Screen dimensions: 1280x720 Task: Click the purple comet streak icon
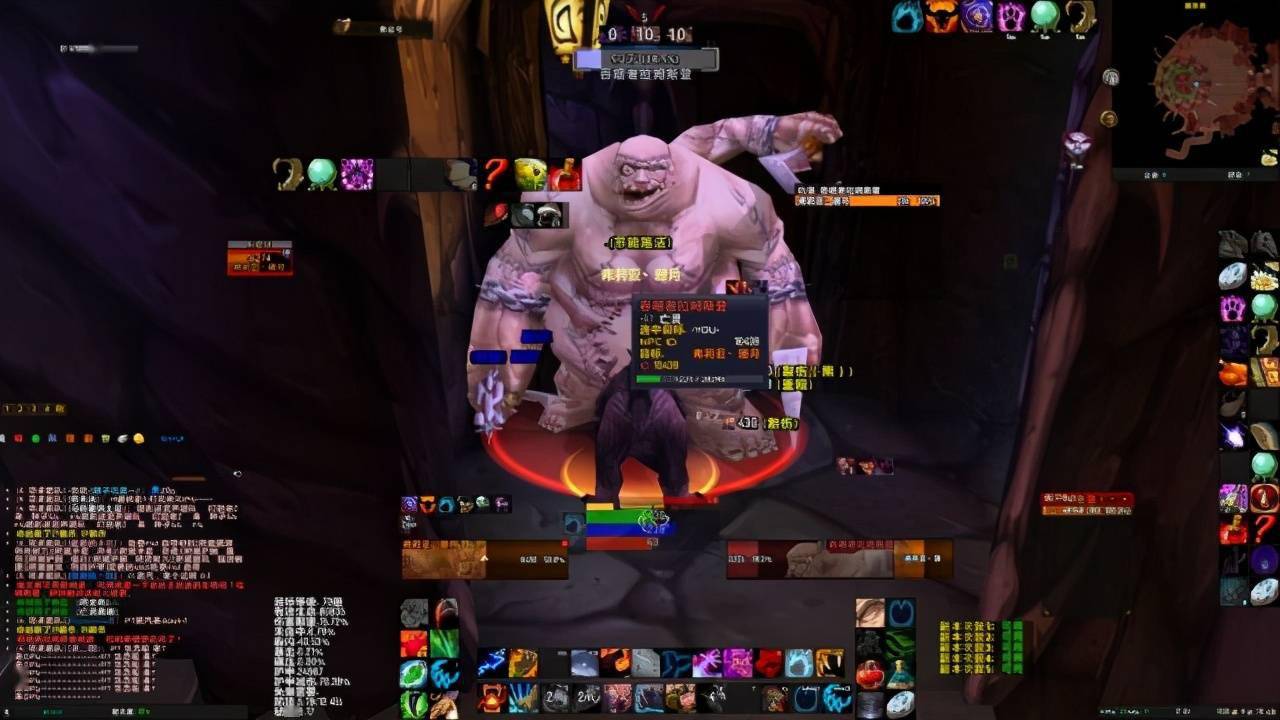(x=1233, y=436)
